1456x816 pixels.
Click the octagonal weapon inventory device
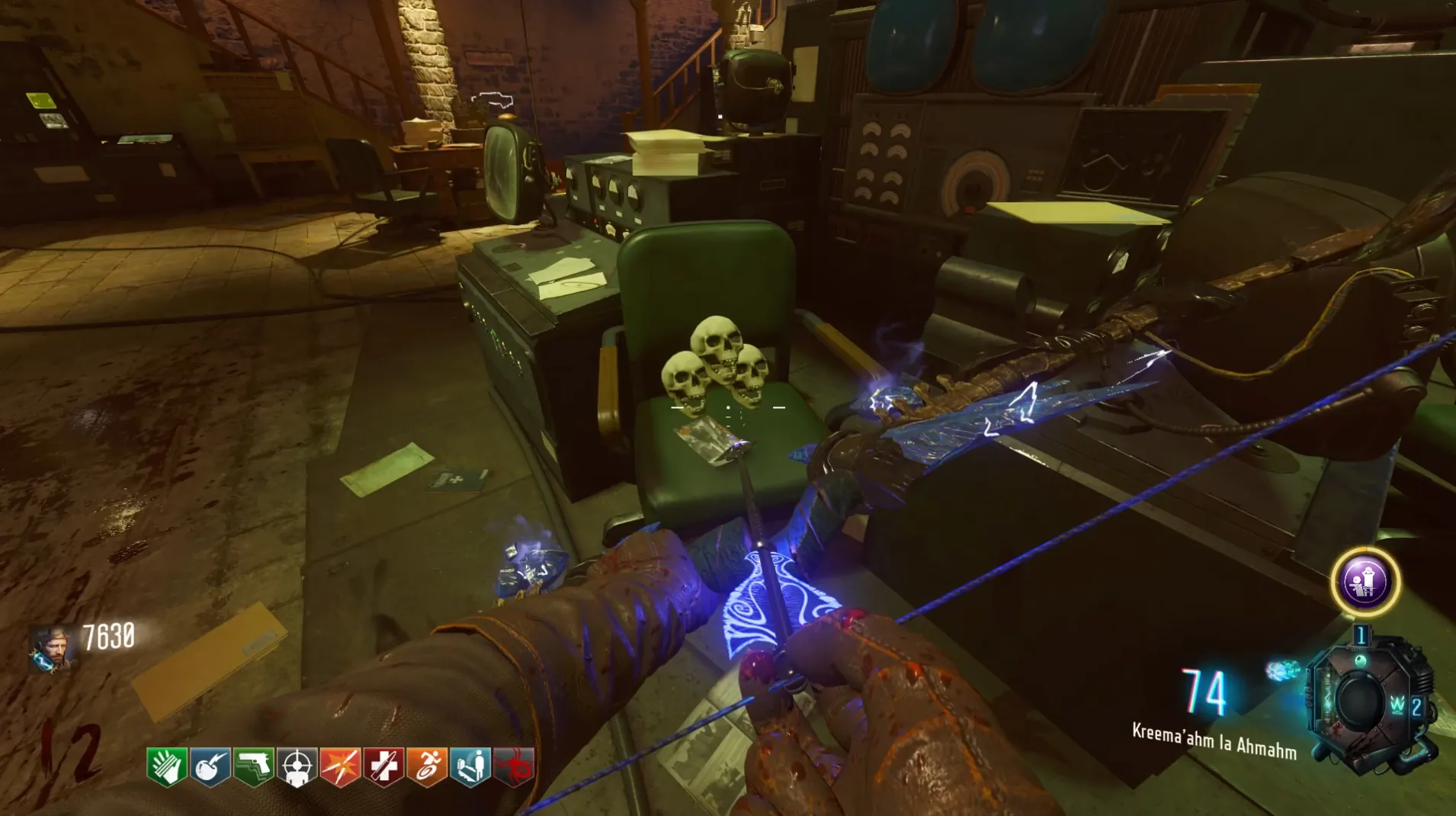coord(1362,702)
